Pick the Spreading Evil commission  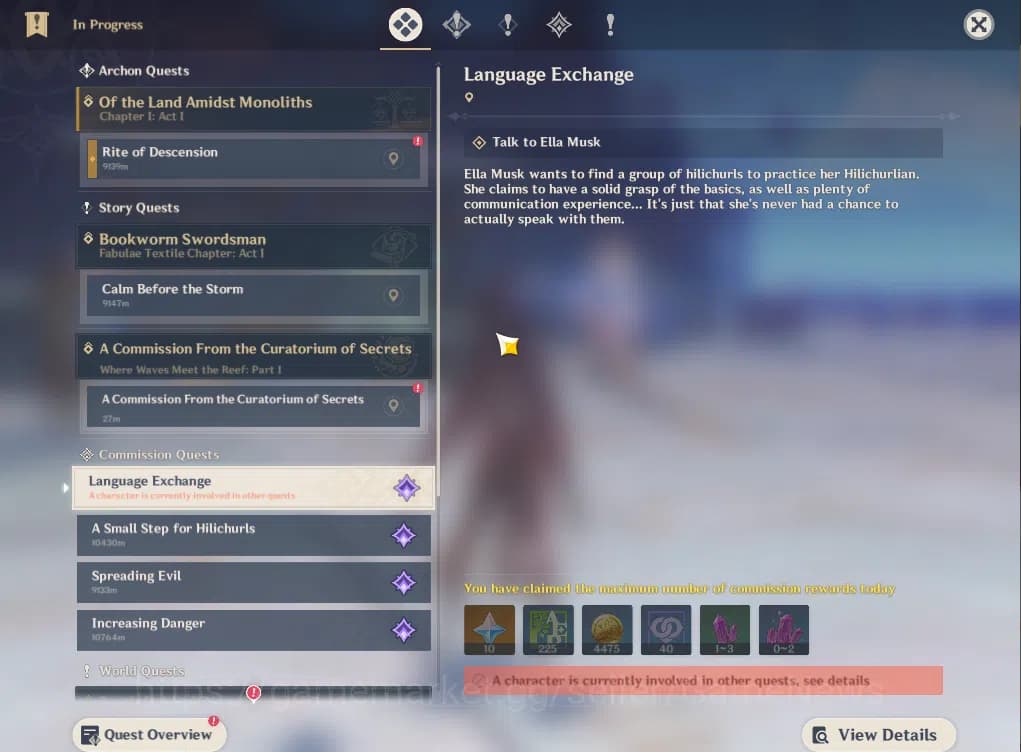[x=240, y=582]
